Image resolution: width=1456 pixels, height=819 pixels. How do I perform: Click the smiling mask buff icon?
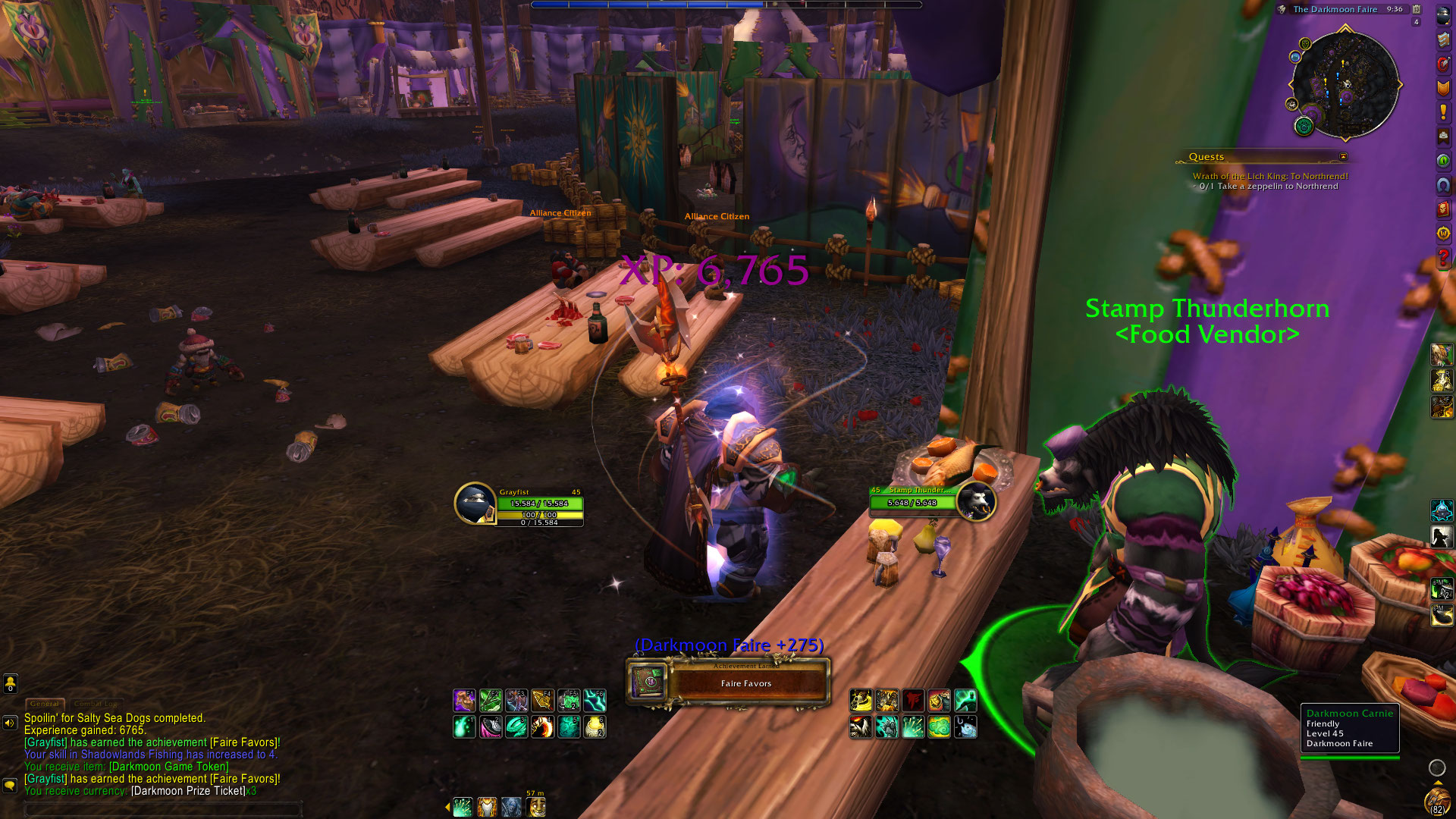coord(536,806)
